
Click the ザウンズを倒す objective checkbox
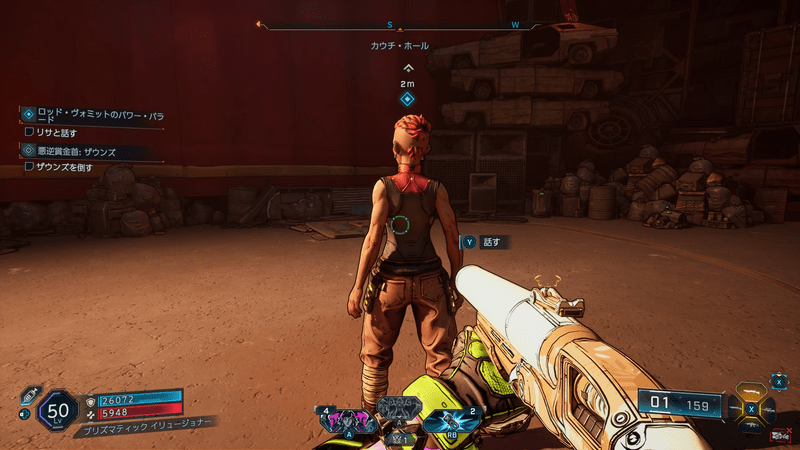pyautogui.click(x=29, y=167)
